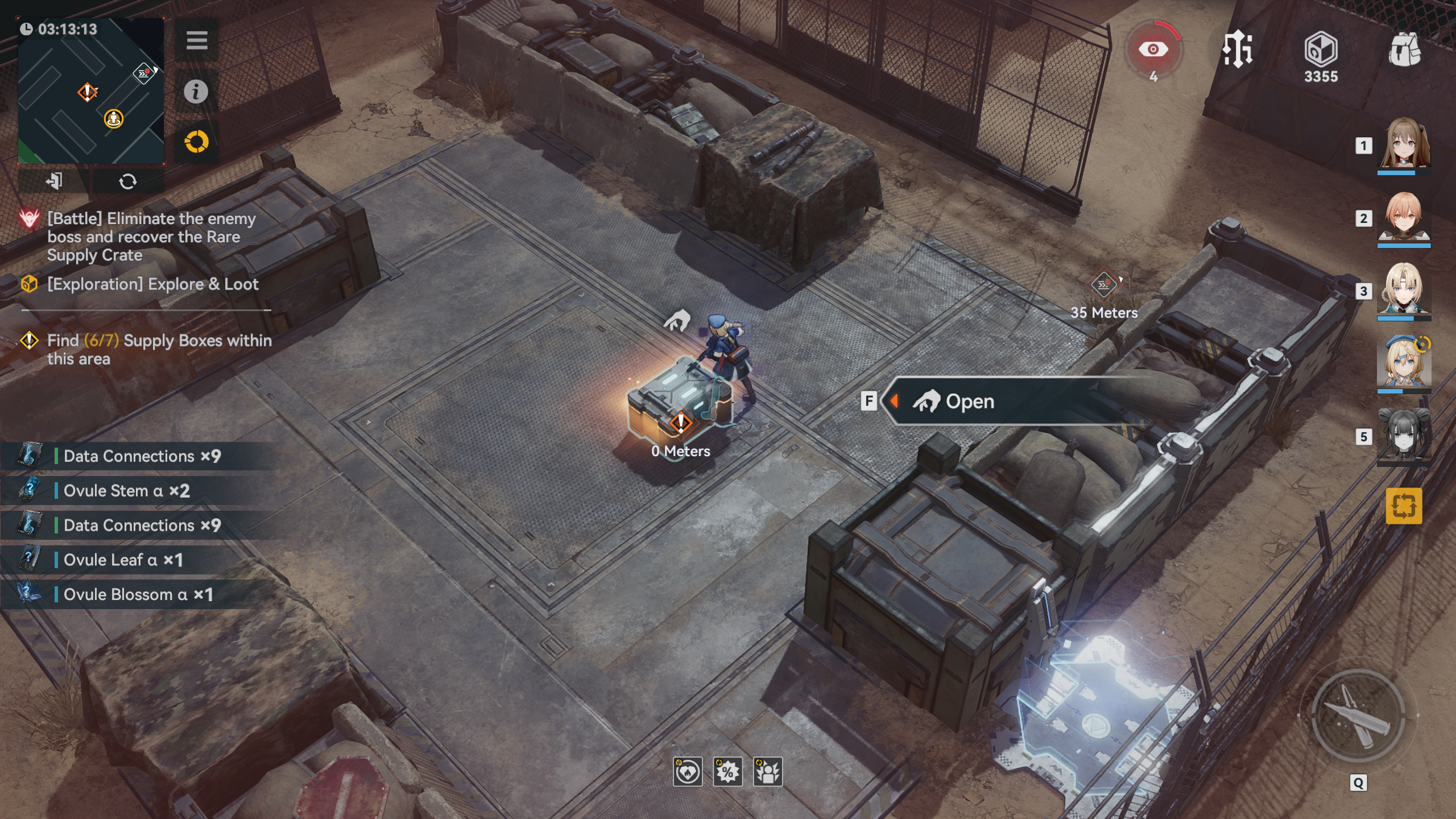This screenshot has width=1456, height=819.
Task: Click the percent buff status icon
Action: tap(727, 772)
